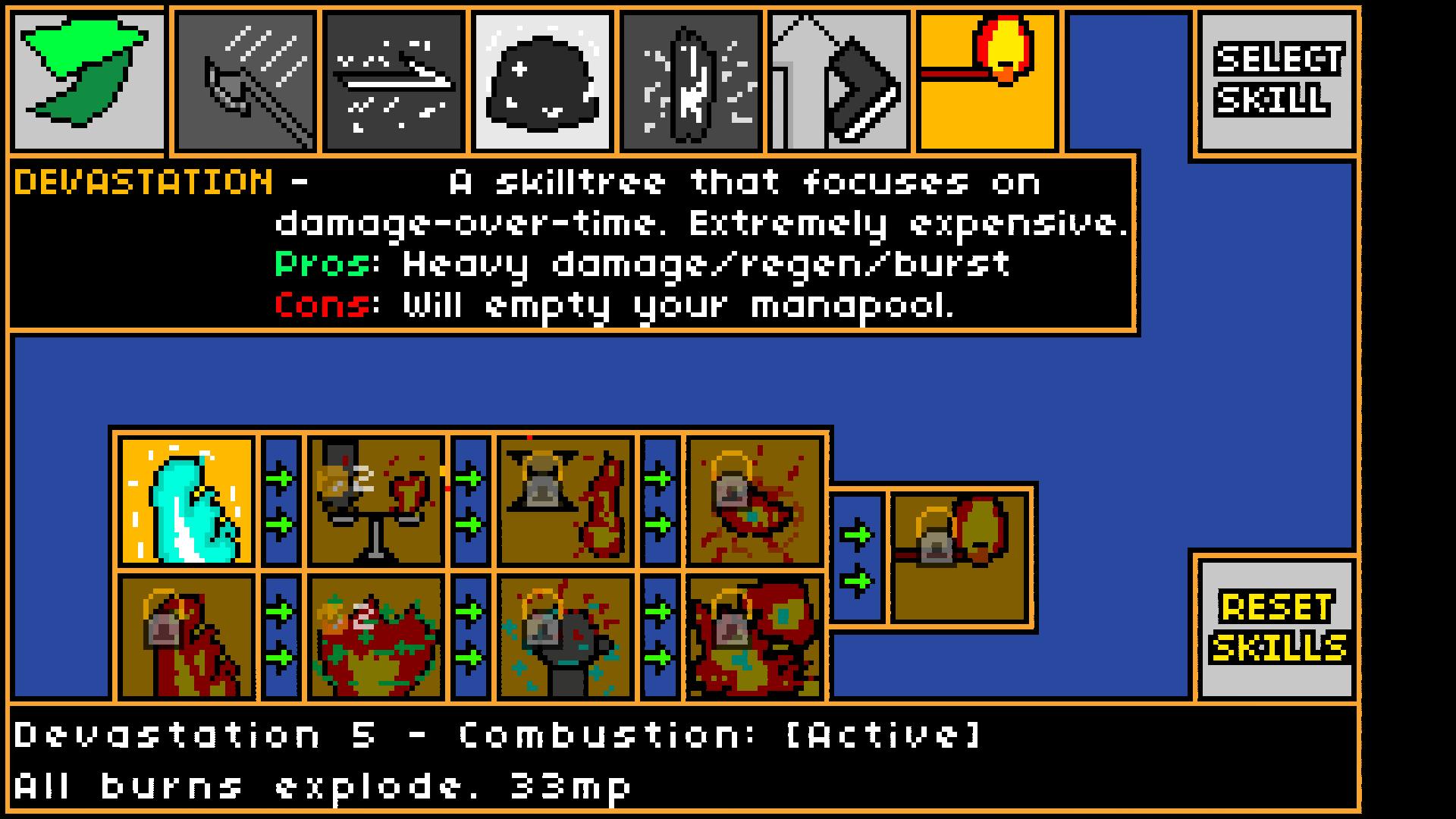Select the scythe skilltree icon

tap(243, 76)
